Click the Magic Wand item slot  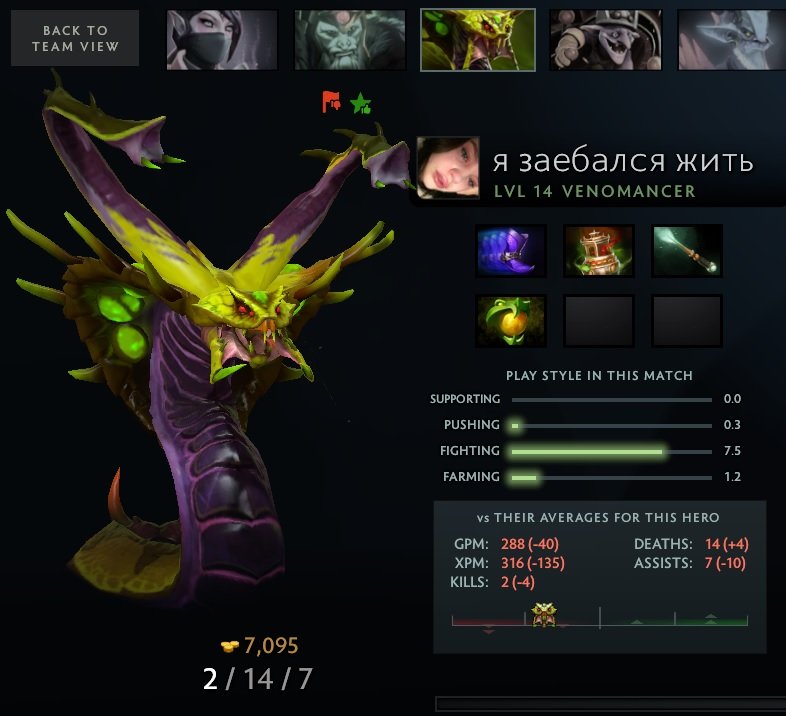[687, 250]
